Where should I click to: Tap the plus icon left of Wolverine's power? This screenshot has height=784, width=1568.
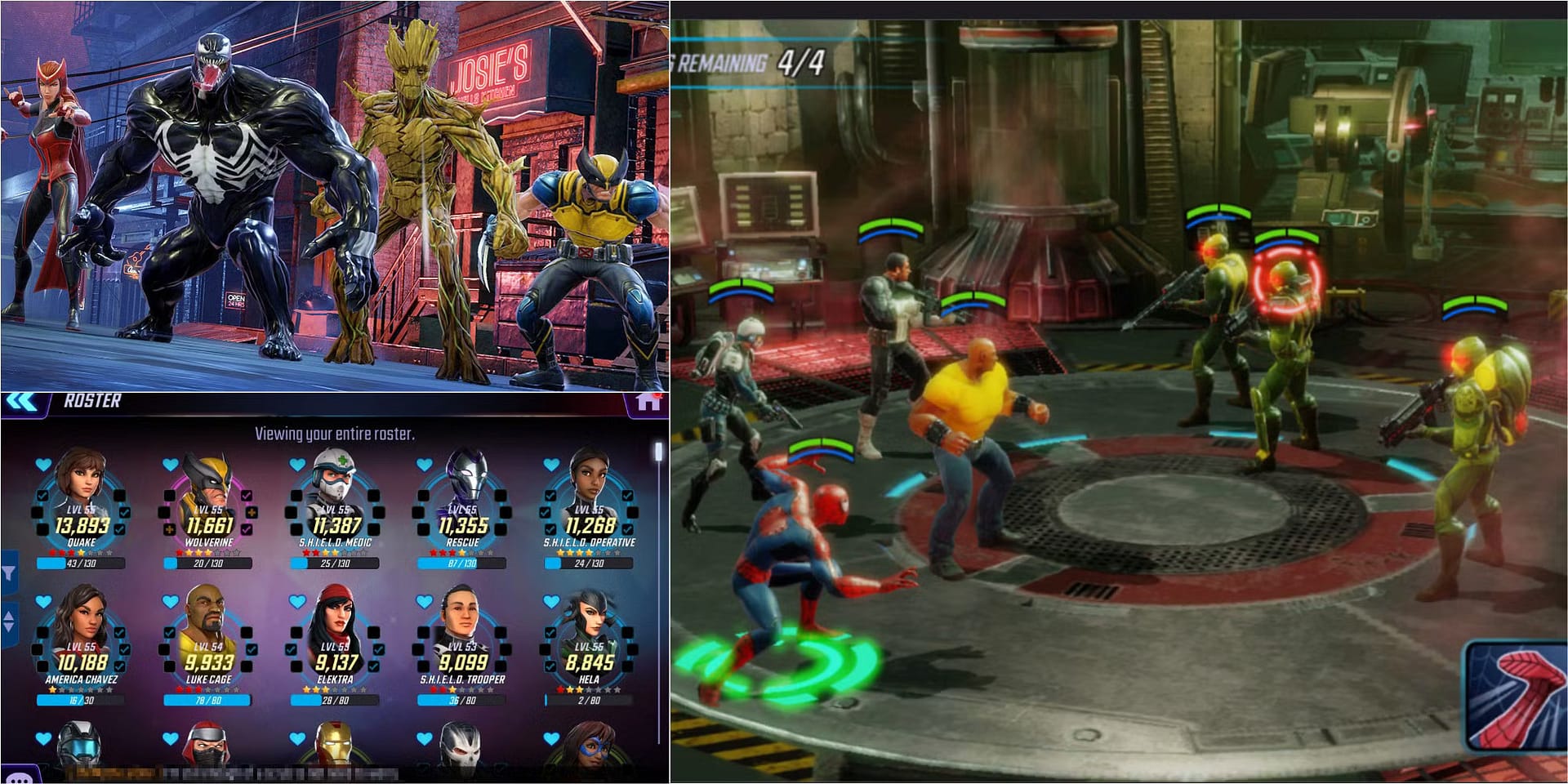169,529
